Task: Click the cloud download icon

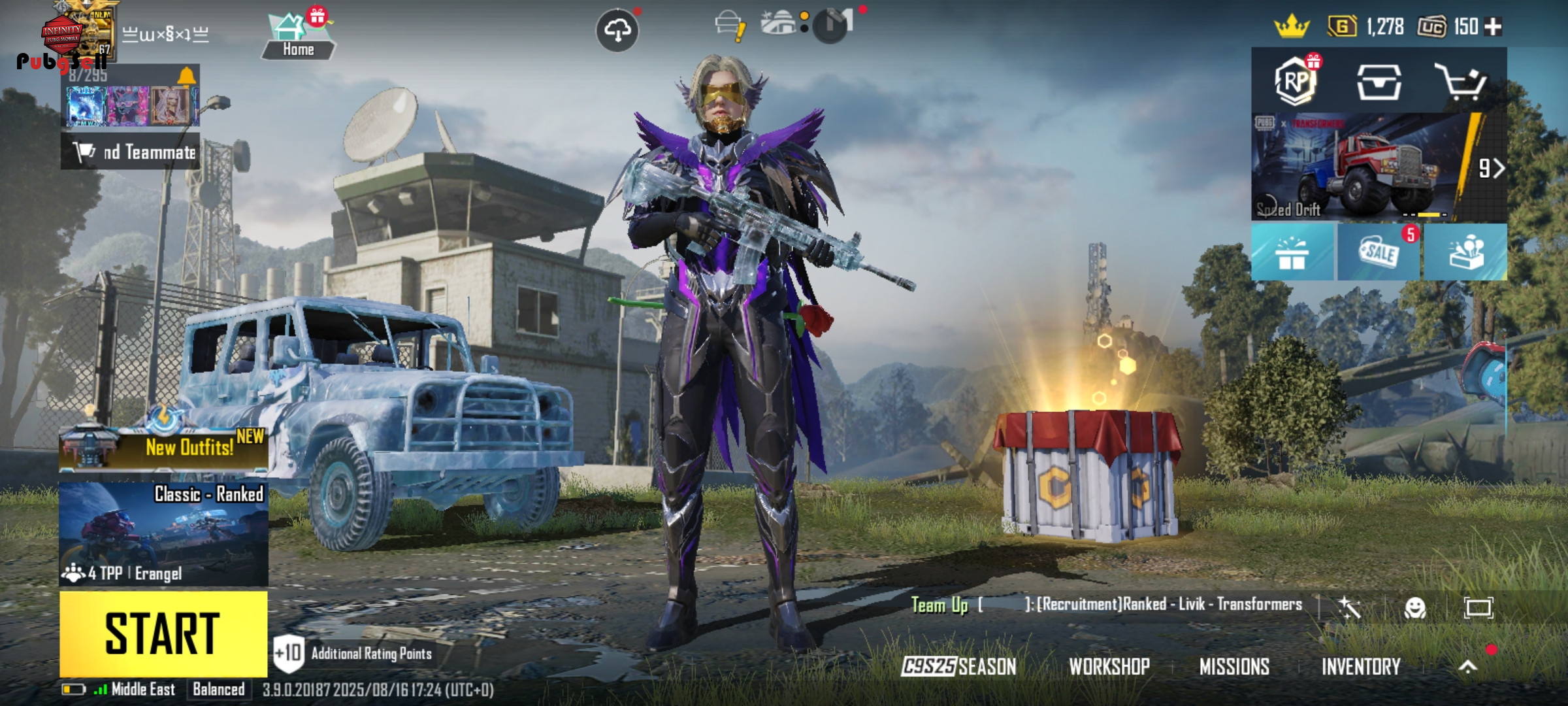Action: click(617, 30)
